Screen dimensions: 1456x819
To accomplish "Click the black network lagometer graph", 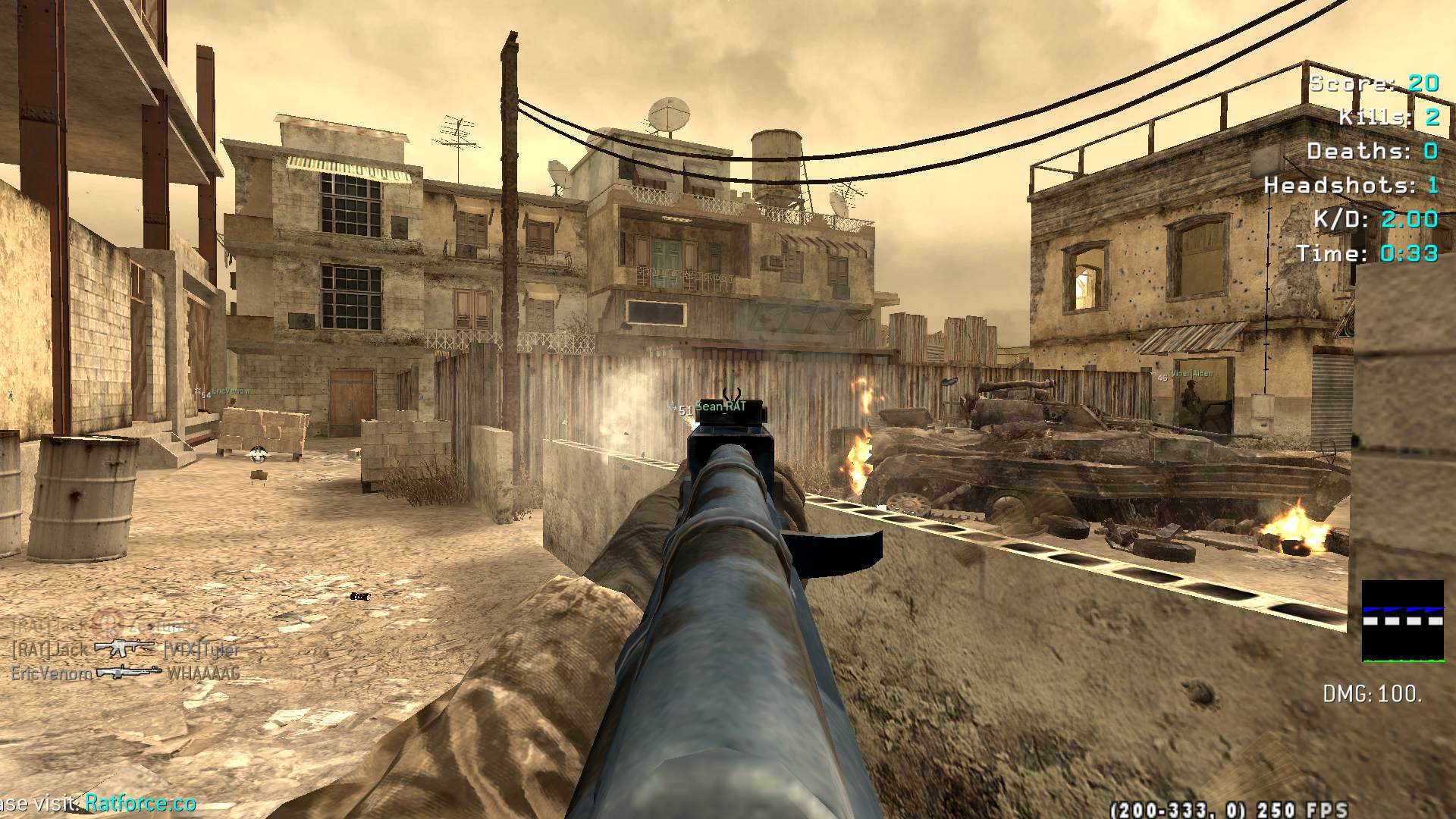I will 1402,621.
